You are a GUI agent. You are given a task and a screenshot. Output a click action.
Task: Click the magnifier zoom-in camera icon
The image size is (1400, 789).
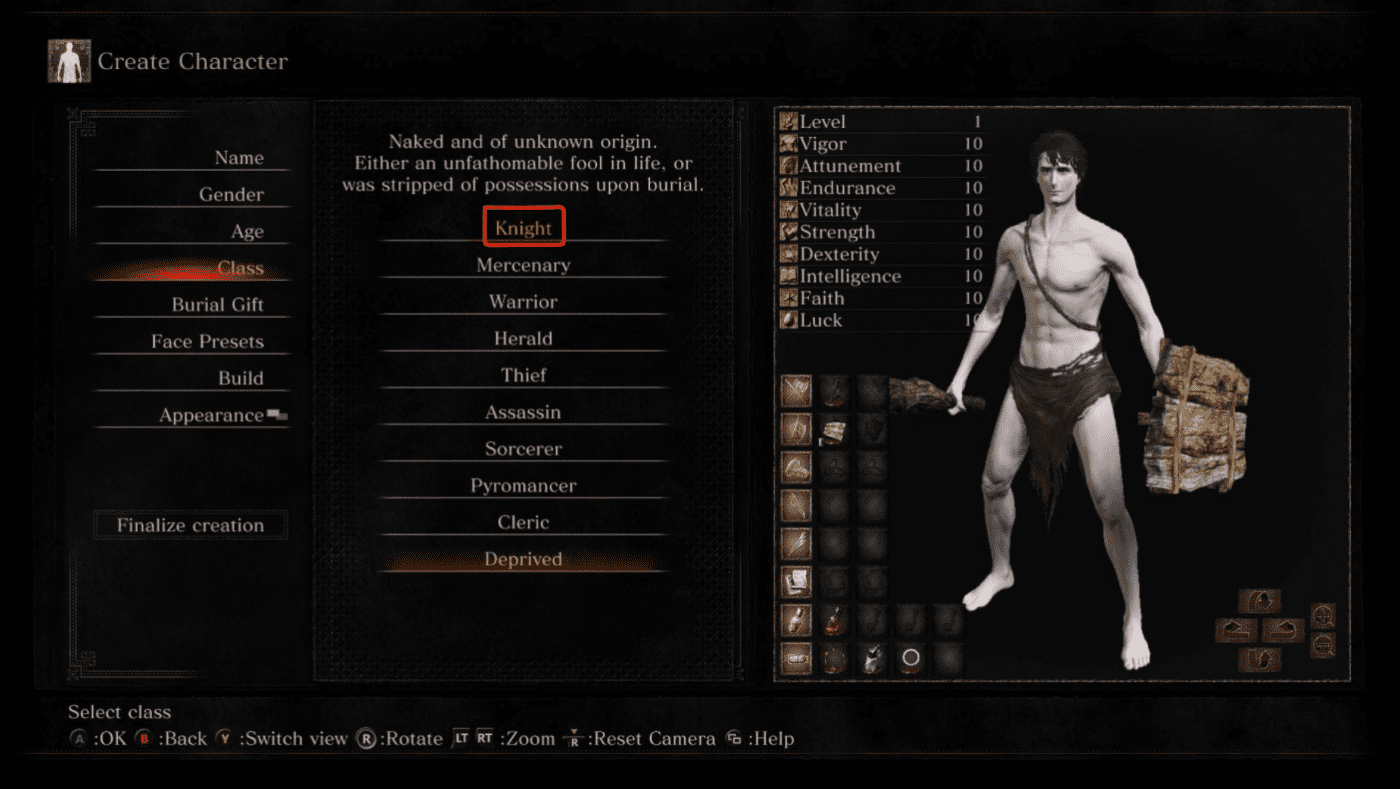coord(1322,616)
